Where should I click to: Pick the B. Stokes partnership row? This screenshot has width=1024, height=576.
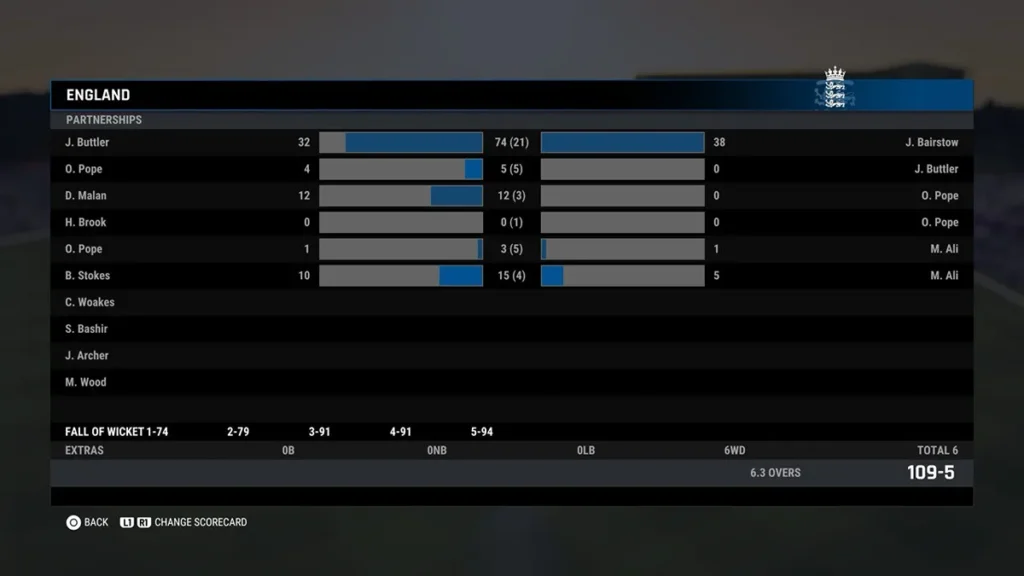coord(511,276)
